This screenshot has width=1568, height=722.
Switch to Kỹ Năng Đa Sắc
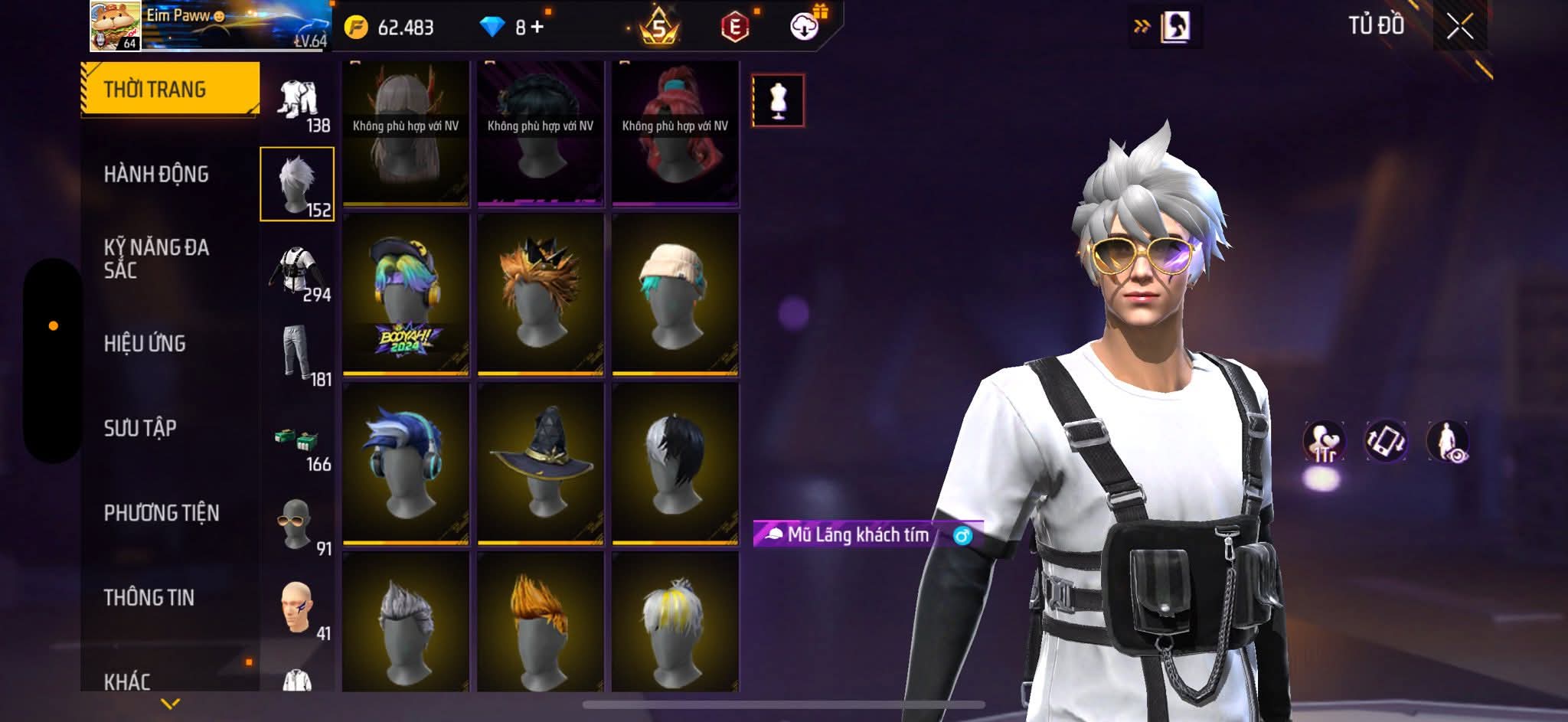coord(156,258)
